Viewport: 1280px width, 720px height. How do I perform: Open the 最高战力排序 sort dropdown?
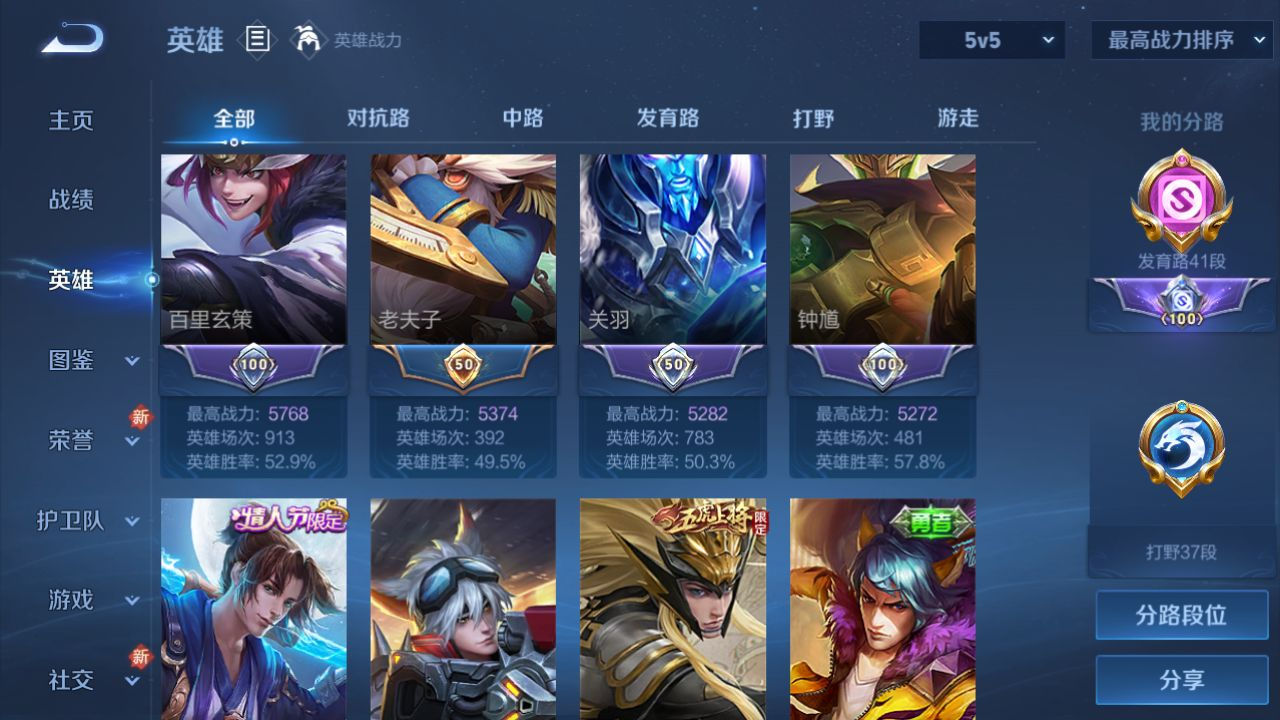1181,40
